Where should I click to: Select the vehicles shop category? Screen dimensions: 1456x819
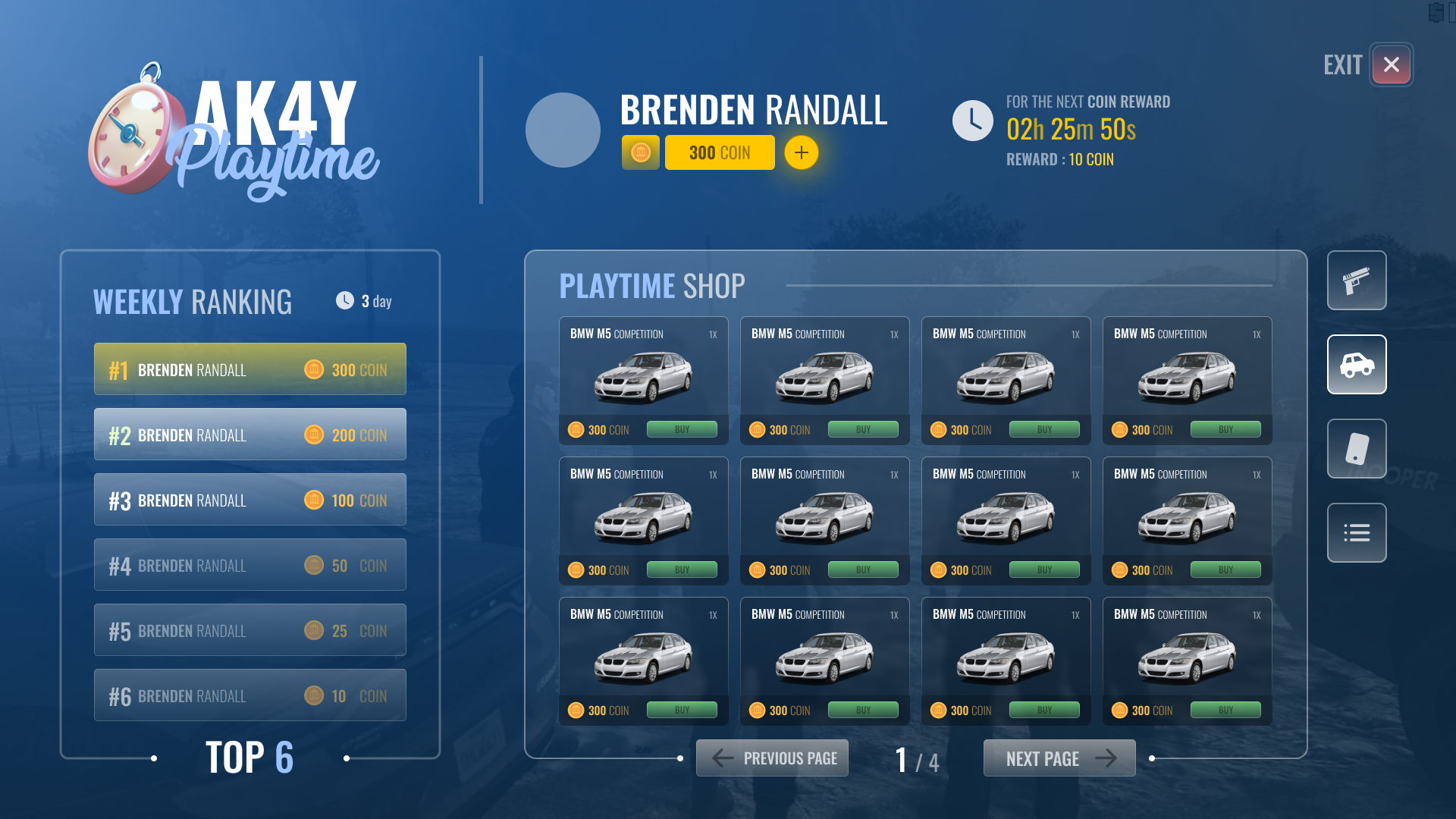1356,365
